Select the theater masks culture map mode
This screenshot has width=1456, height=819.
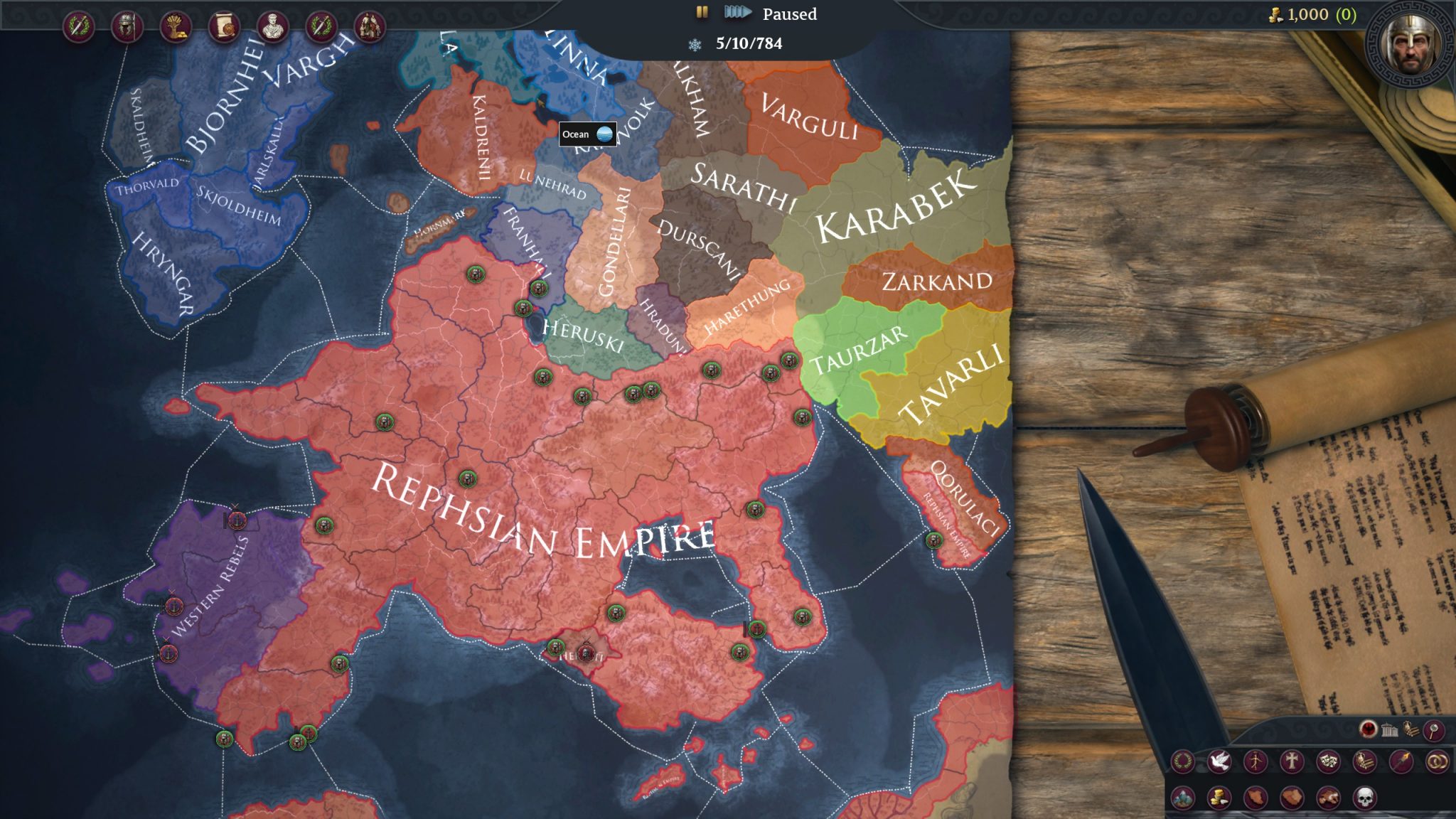point(1328,762)
